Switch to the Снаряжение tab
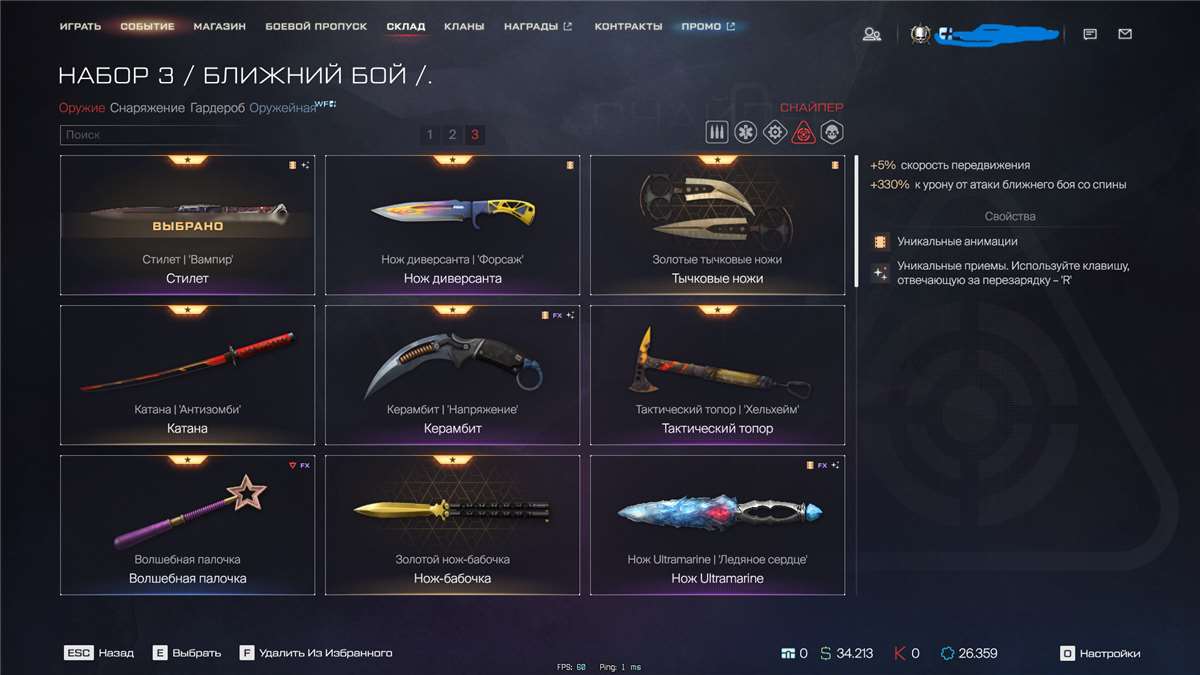Viewport: 1200px width, 675px height. 147,108
